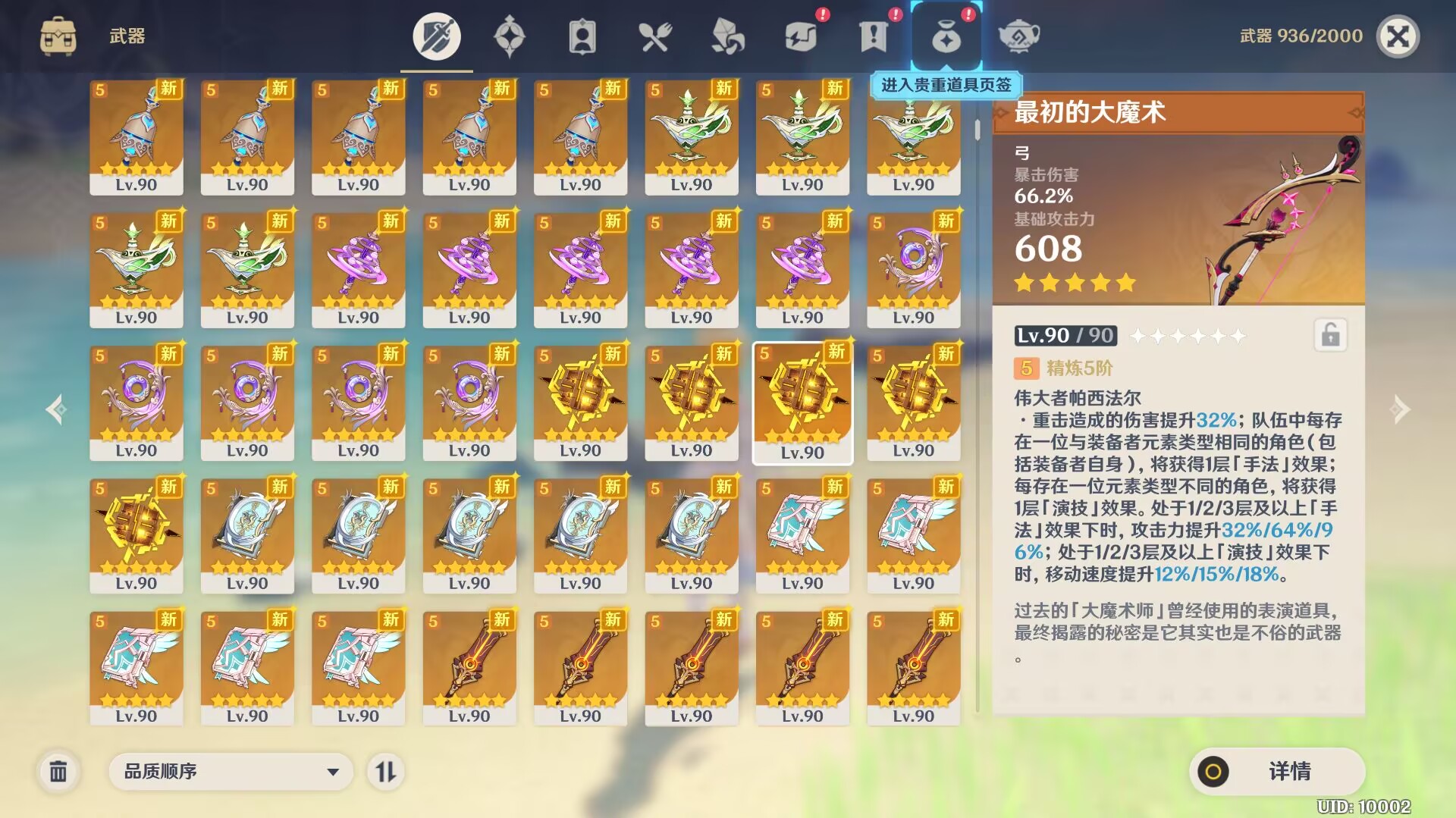
Task: Open the furnishings teapot tab
Action: click(x=1018, y=36)
